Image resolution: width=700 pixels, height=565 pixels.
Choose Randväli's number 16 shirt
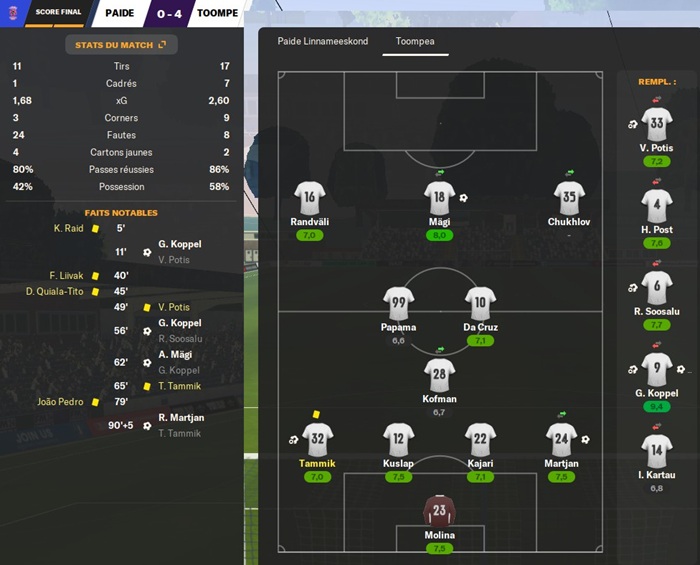[x=310, y=198]
